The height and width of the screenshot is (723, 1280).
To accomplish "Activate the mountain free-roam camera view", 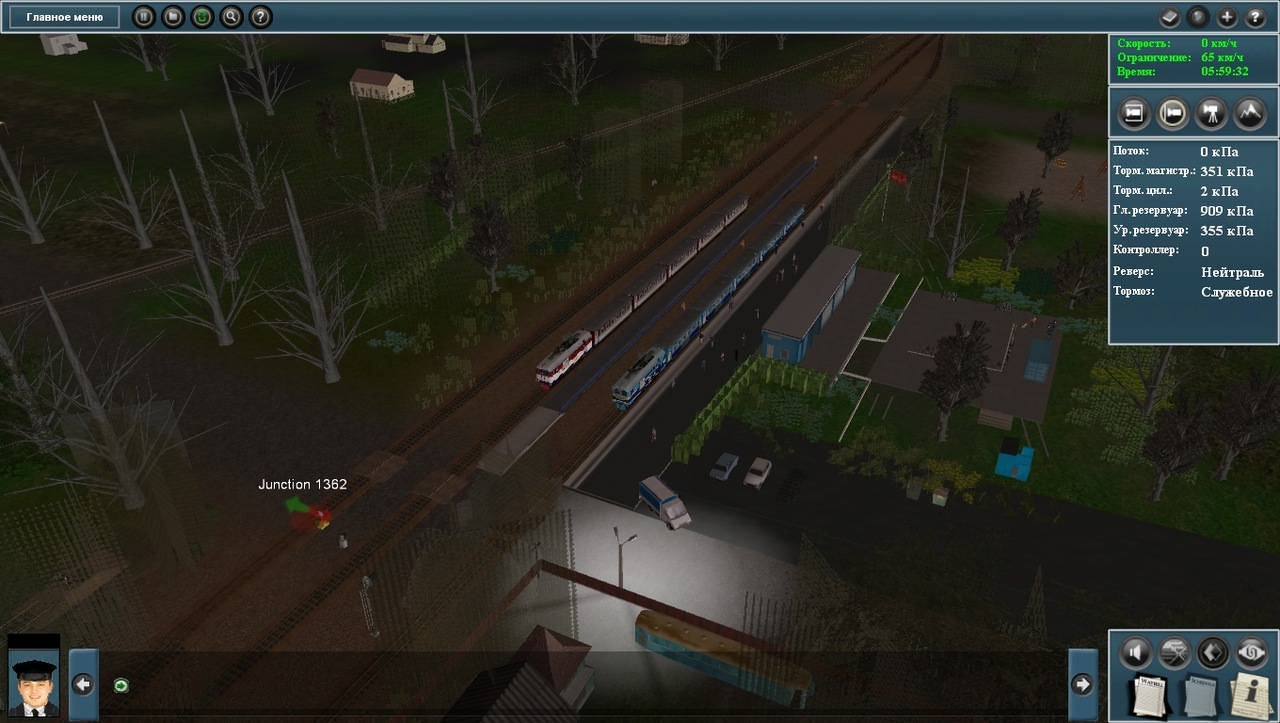I will point(1250,113).
